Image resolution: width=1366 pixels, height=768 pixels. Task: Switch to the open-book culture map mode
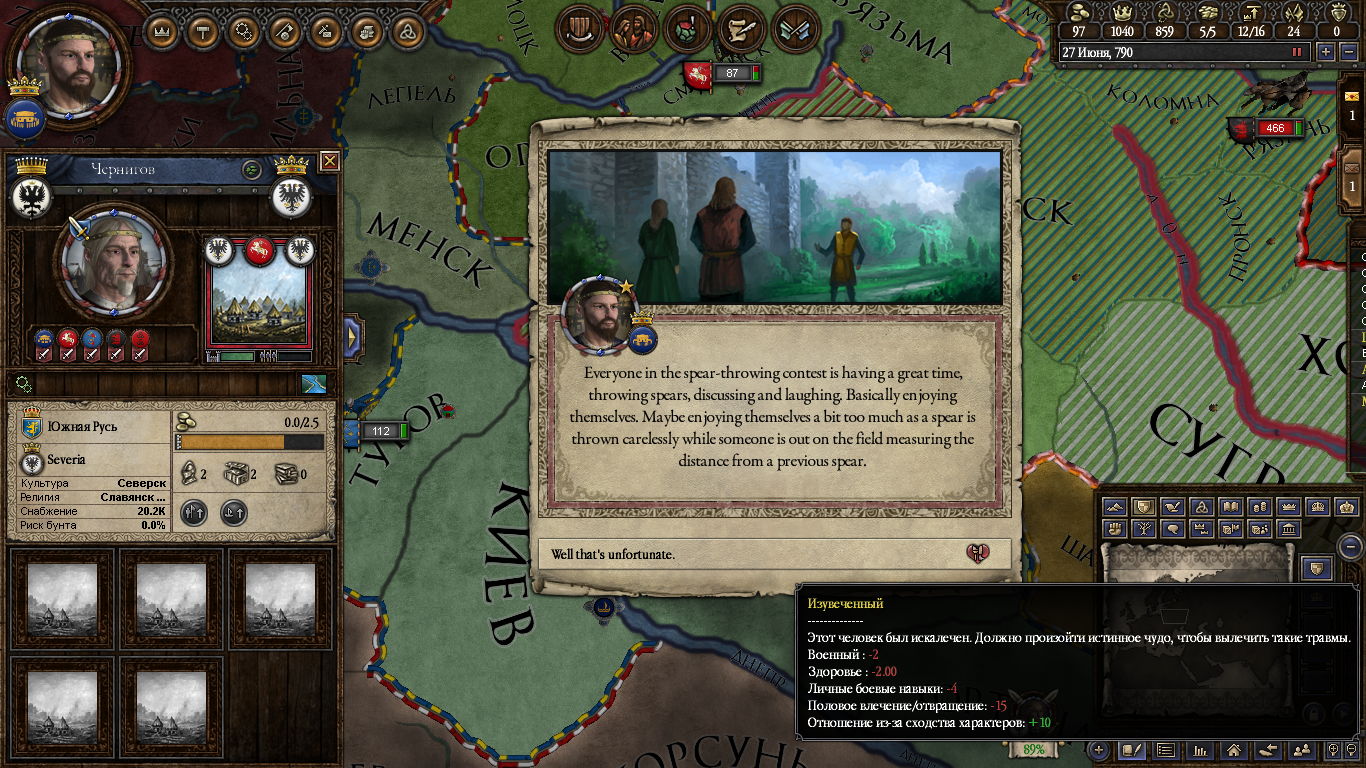(1231, 507)
